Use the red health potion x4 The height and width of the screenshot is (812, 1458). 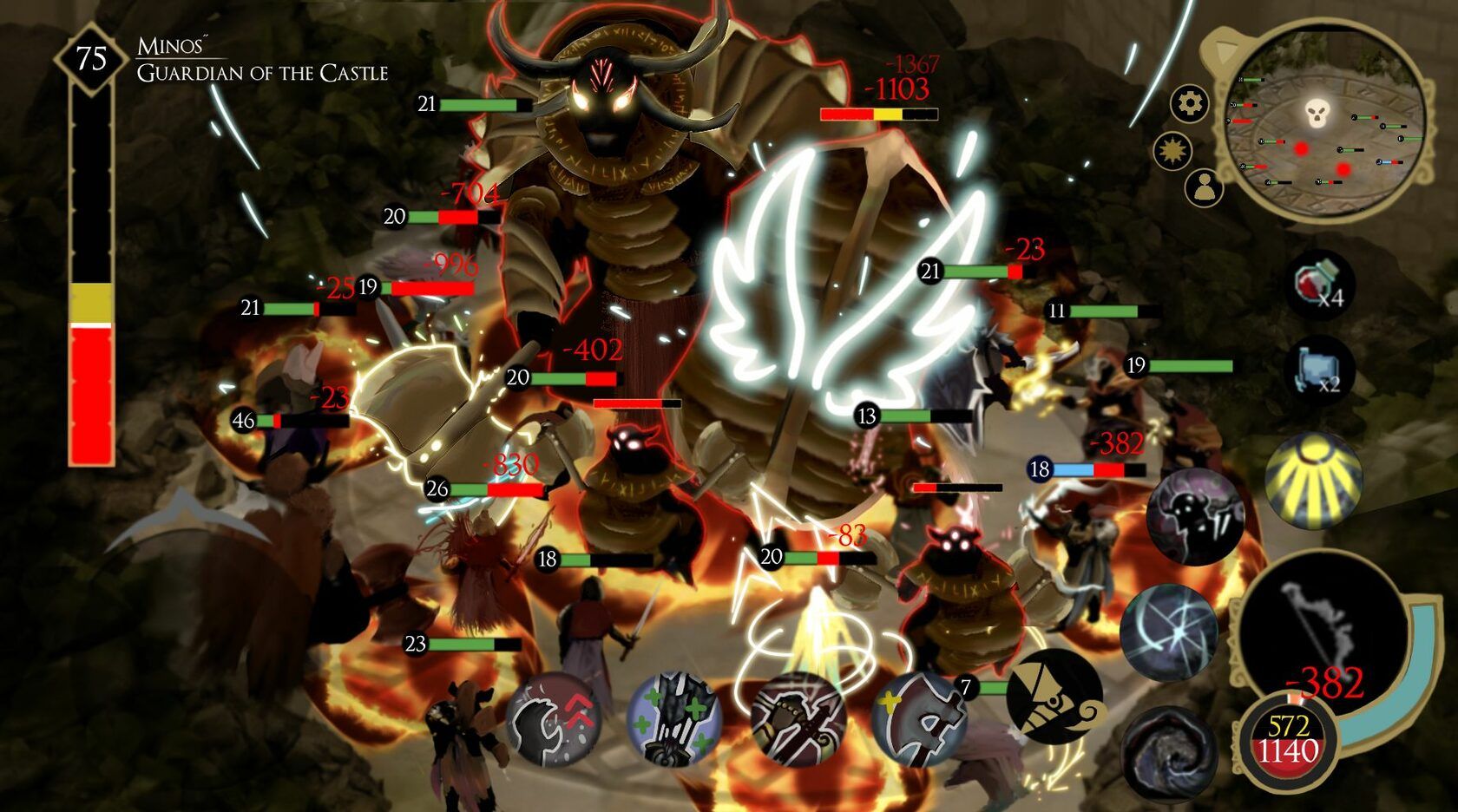tap(1318, 284)
